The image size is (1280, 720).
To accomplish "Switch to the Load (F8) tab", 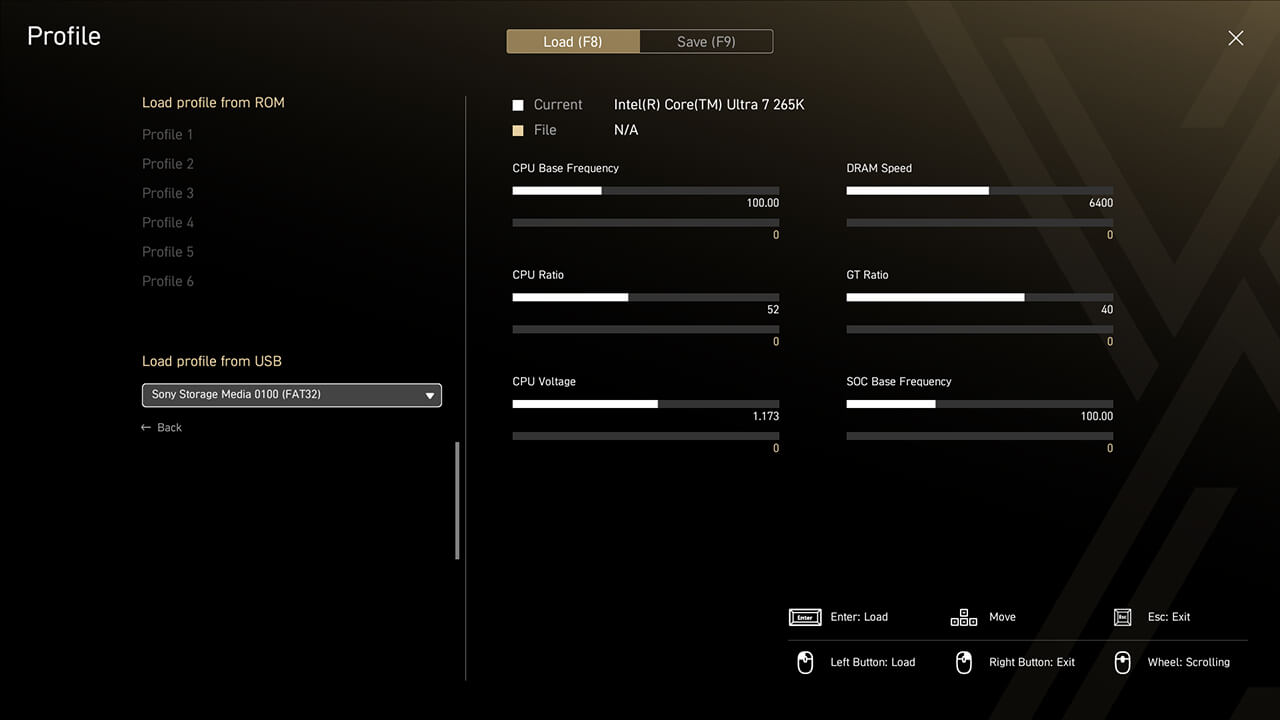I will pyautogui.click(x=573, y=42).
